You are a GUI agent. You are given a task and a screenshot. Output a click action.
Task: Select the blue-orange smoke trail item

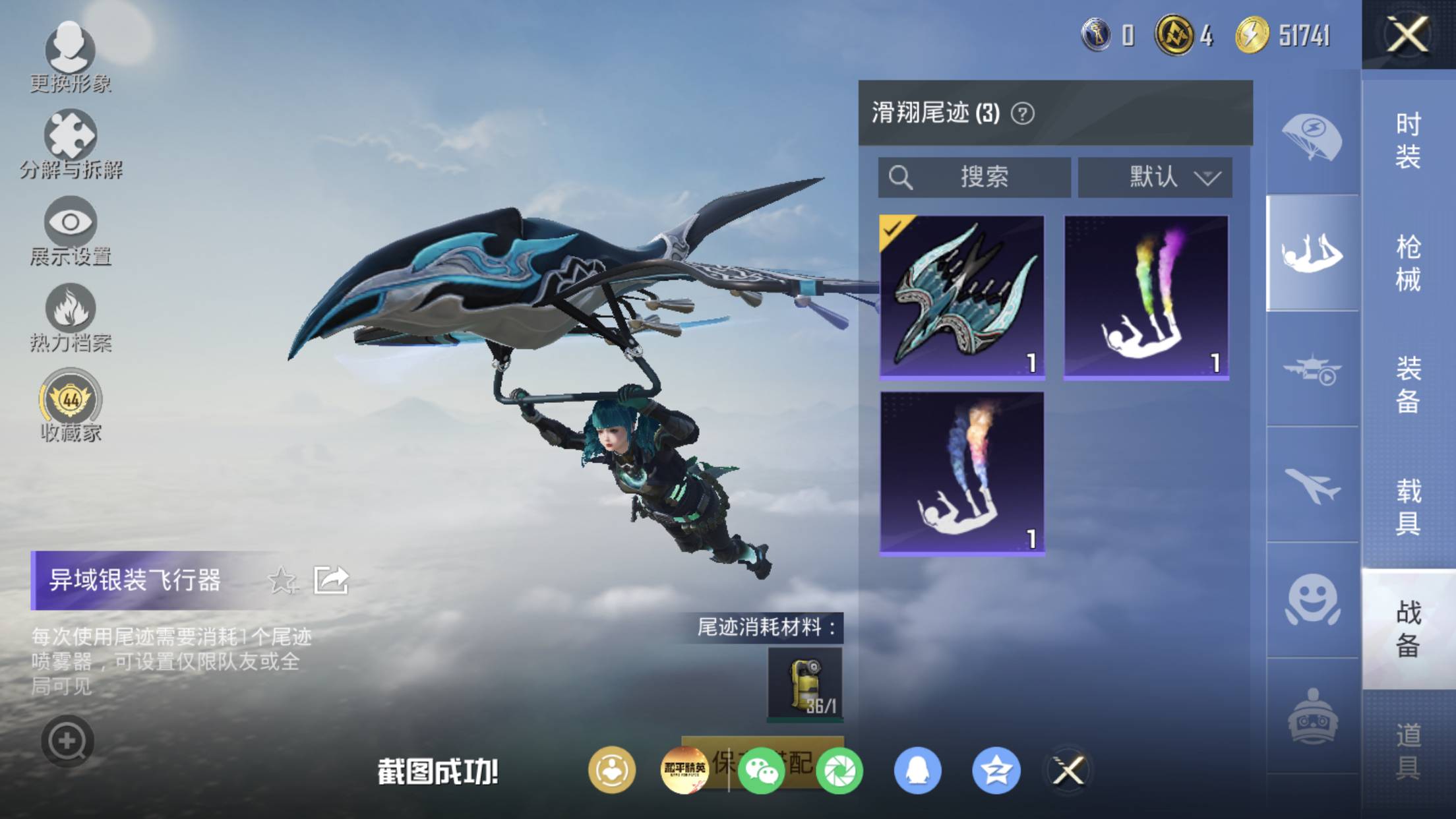click(x=962, y=473)
